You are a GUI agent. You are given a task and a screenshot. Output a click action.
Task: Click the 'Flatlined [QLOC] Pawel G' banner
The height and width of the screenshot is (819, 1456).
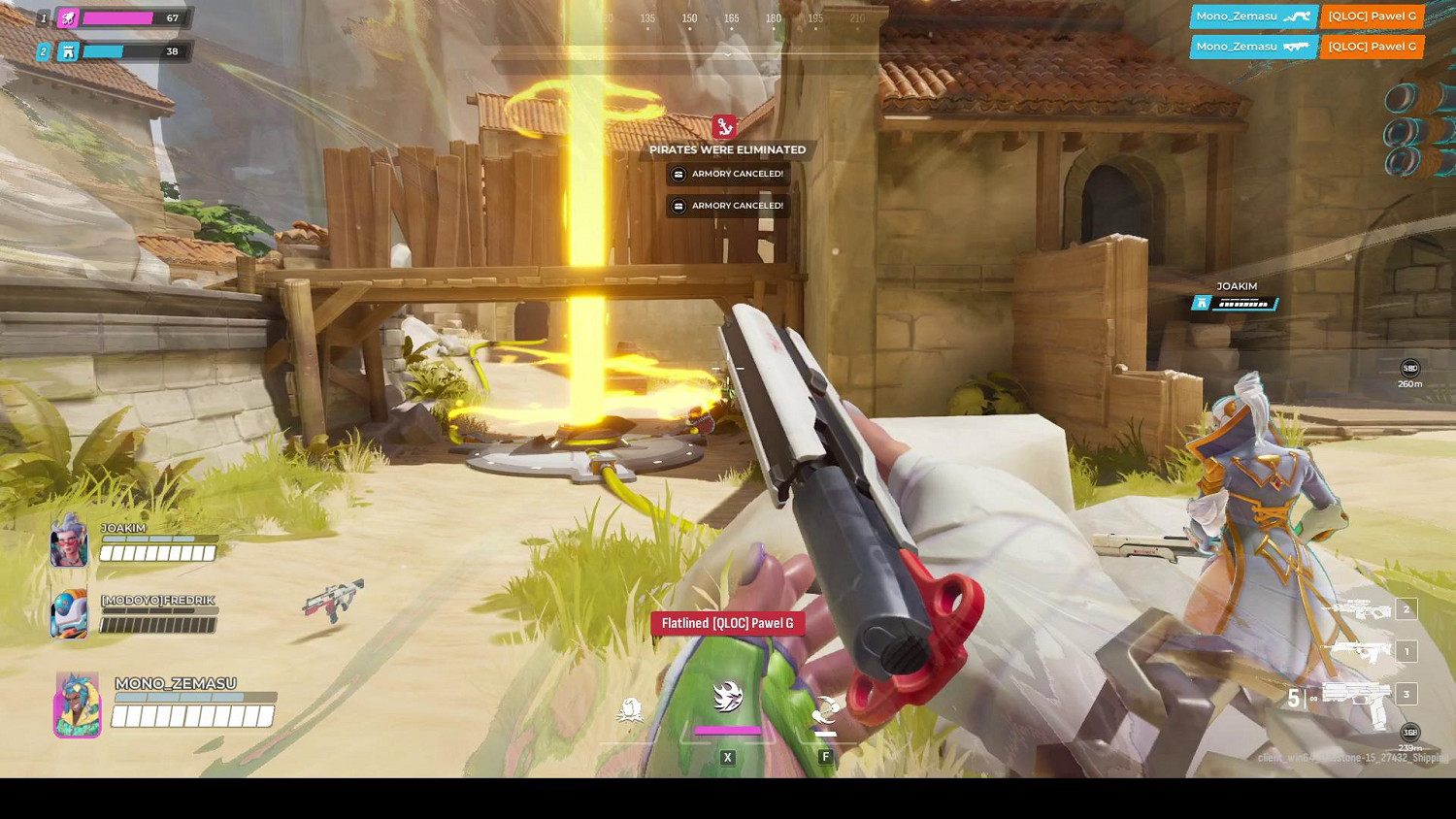click(x=727, y=623)
